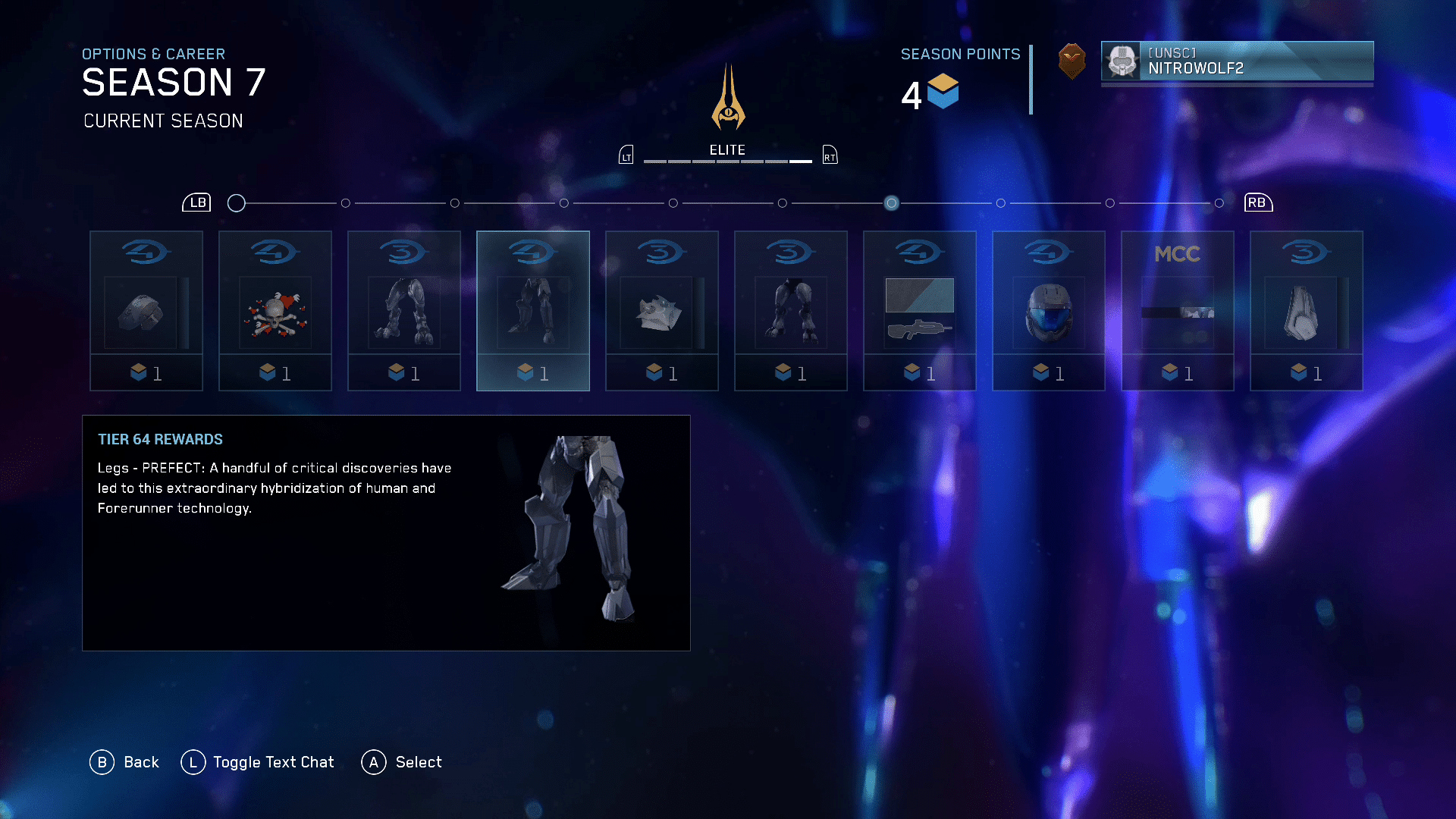Choose the highlighted PREFECT legs reward tile
Image resolution: width=1456 pixels, height=819 pixels.
click(x=533, y=311)
